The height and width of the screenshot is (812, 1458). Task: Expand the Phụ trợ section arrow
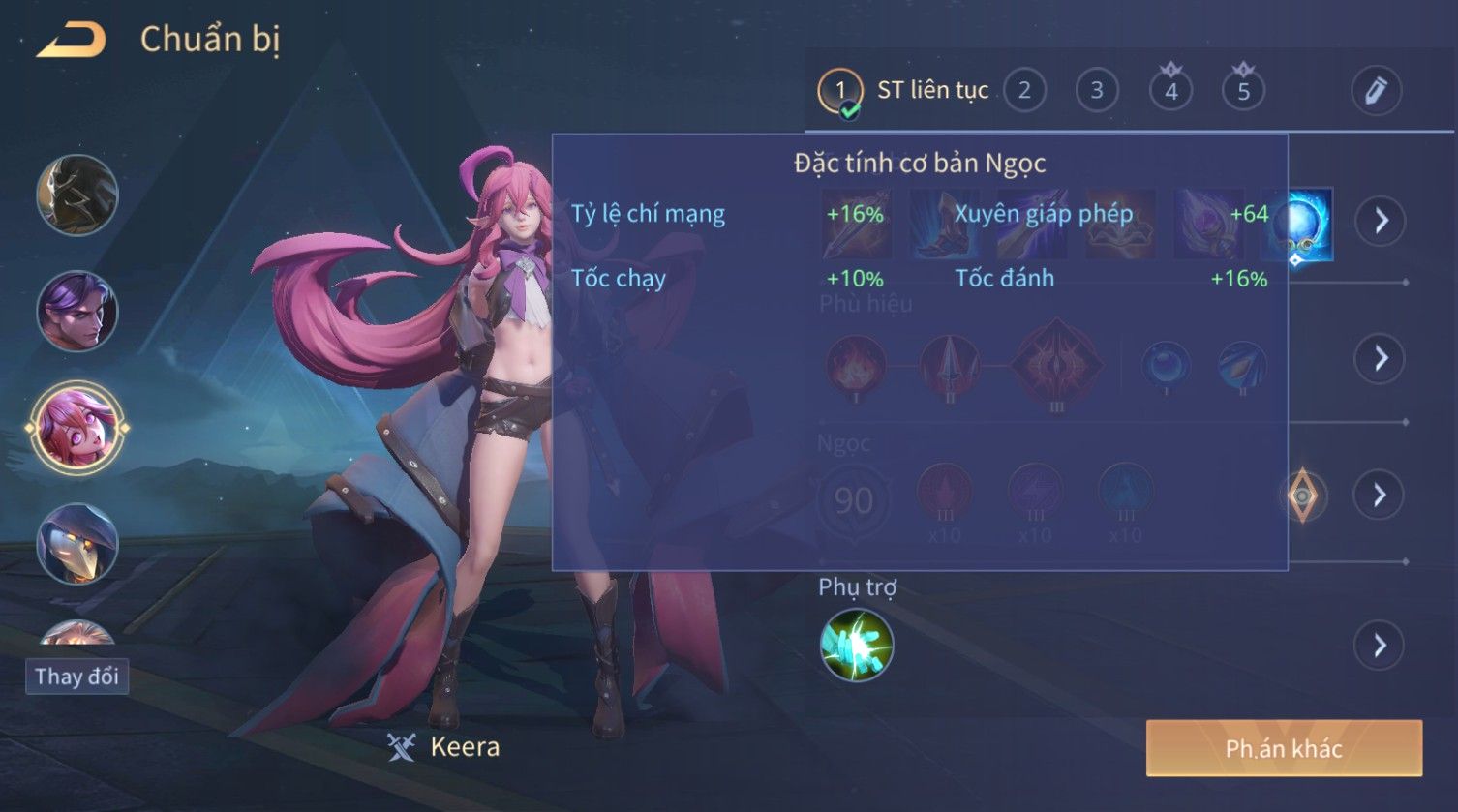(1381, 645)
